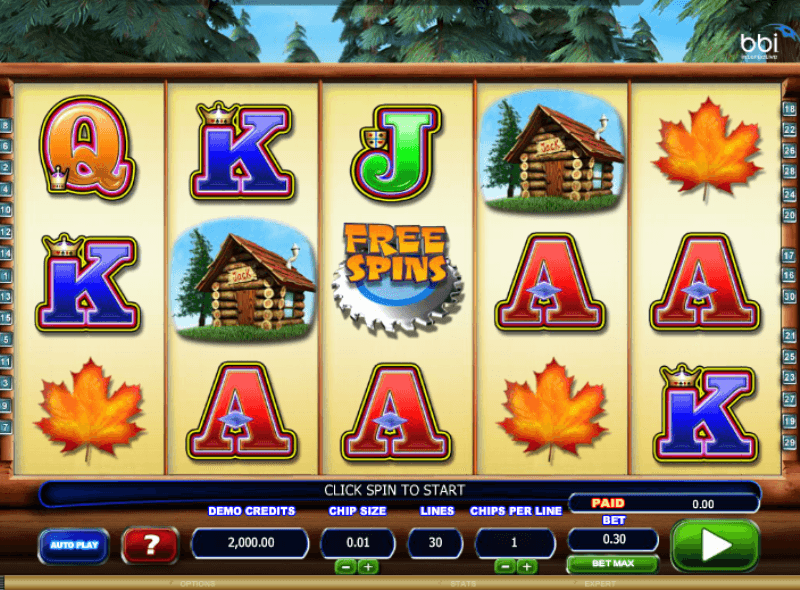
Task: Decrease the chip size with minus
Action: [x=344, y=566]
